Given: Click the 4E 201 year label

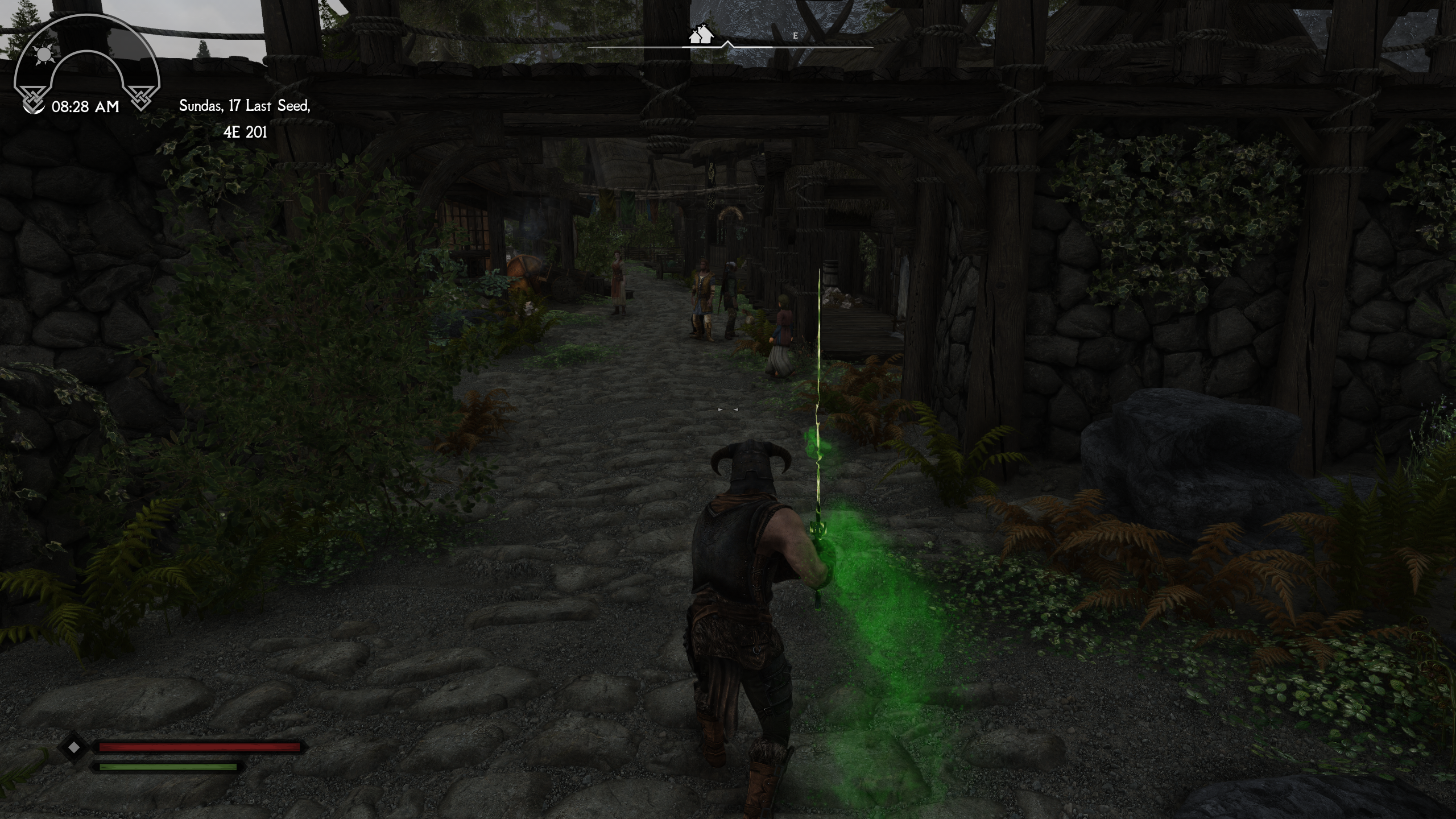Looking at the screenshot, I should 246,132.
